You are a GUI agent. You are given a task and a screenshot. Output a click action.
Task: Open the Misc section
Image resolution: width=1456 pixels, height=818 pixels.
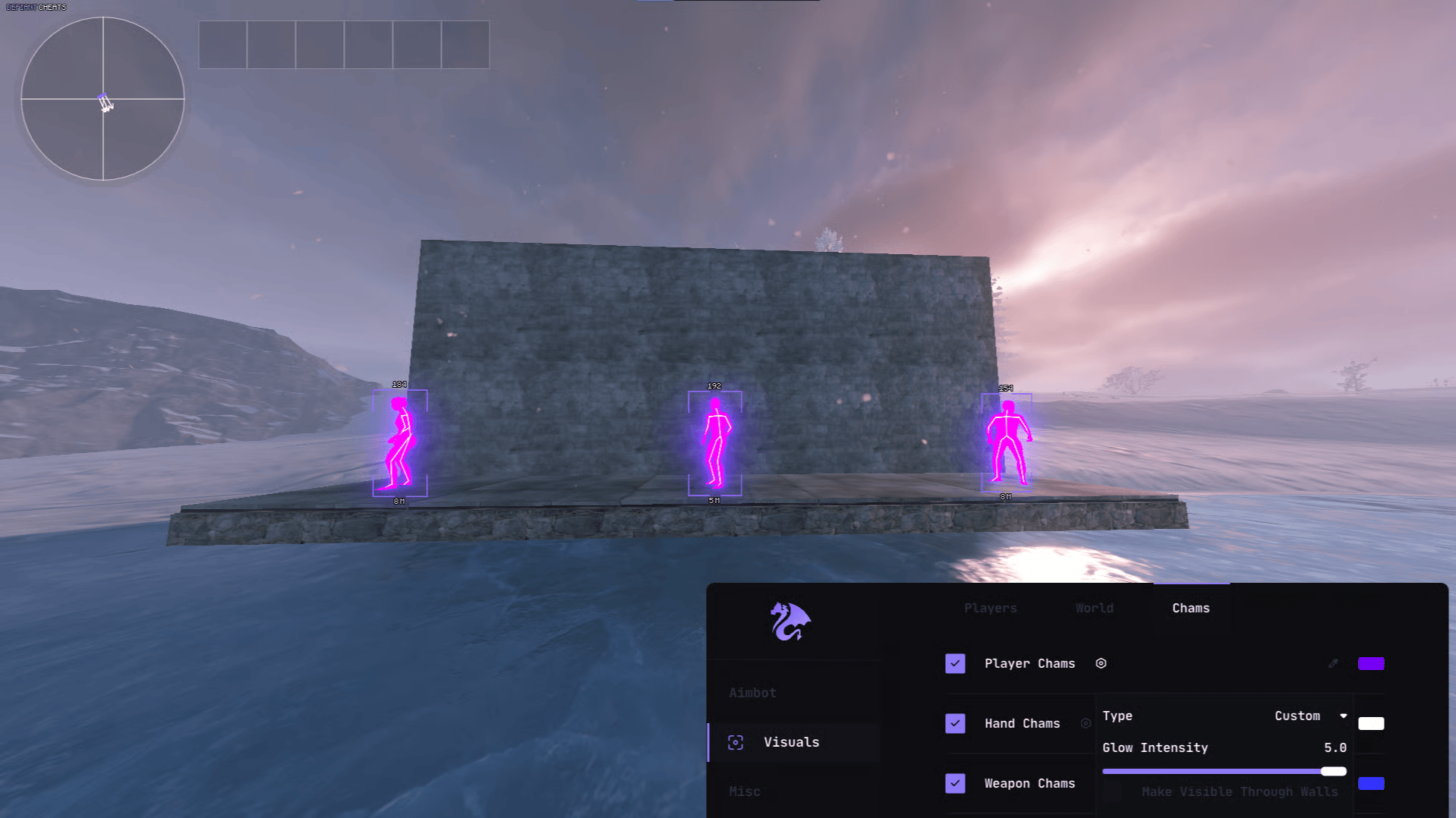745,791
